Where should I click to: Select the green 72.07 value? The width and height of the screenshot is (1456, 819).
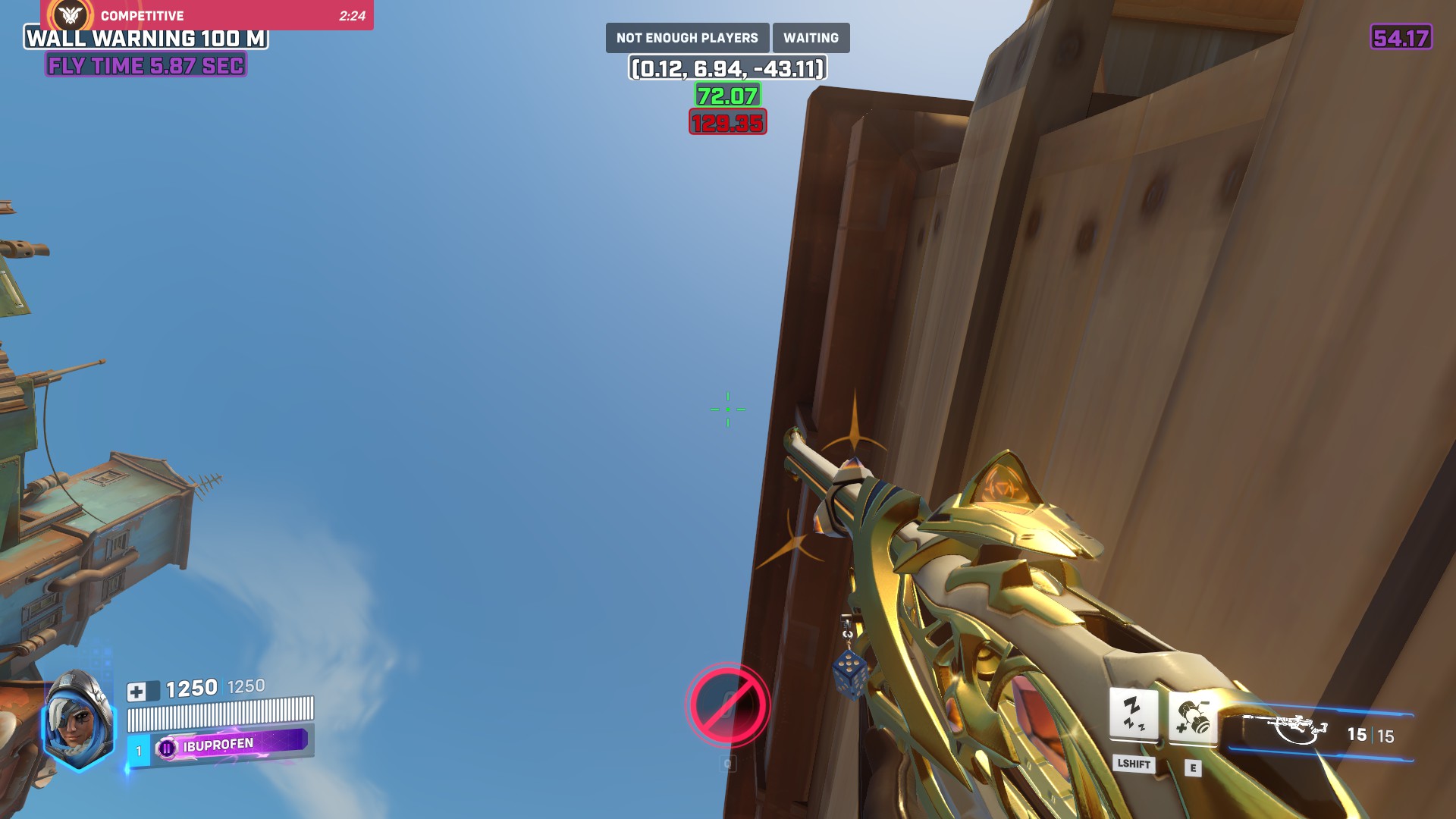coord(727,96)
